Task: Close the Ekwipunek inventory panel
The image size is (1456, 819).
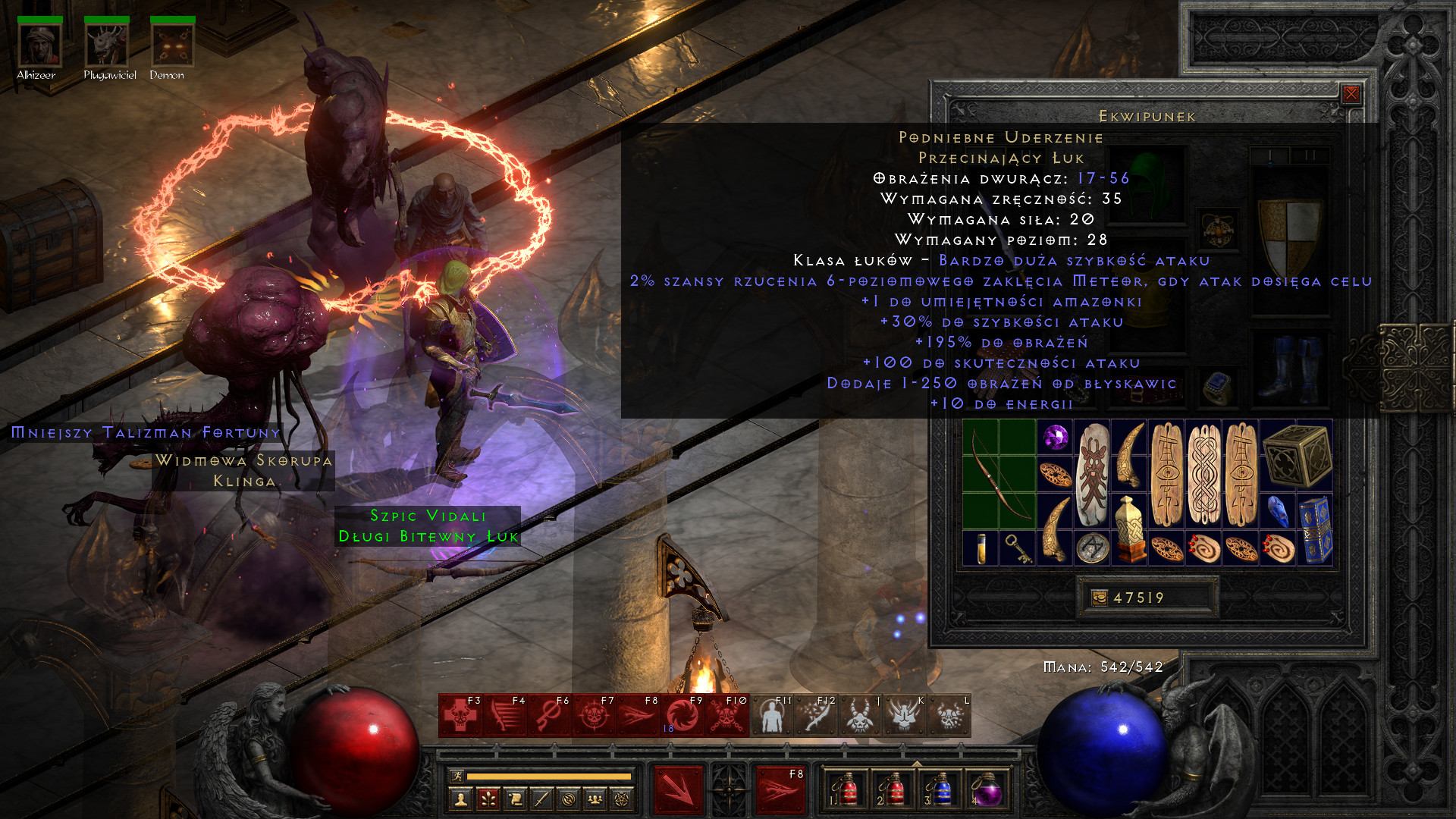Action: (x=1351, y=94)
